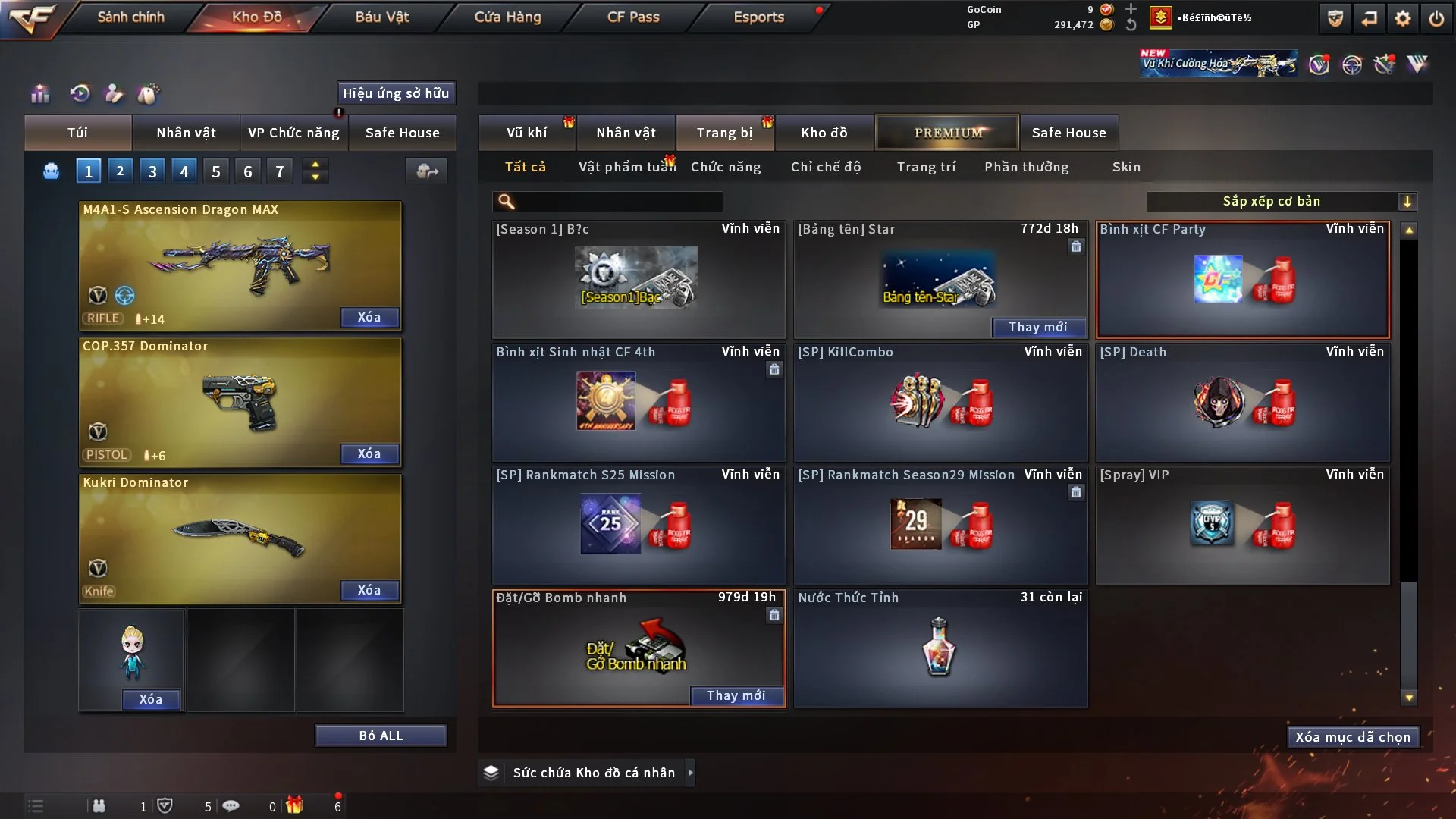Select the Chức năng category filter
The height and width of the screenshot is (819, 1456).
tap(726, 167)
